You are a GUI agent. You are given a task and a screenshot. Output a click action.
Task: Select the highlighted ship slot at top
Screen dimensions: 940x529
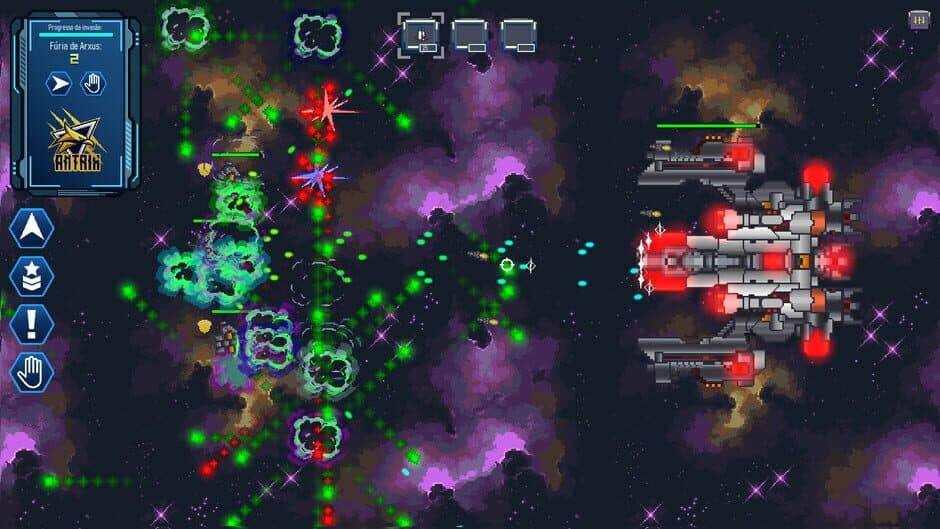[x=420, y=36]
